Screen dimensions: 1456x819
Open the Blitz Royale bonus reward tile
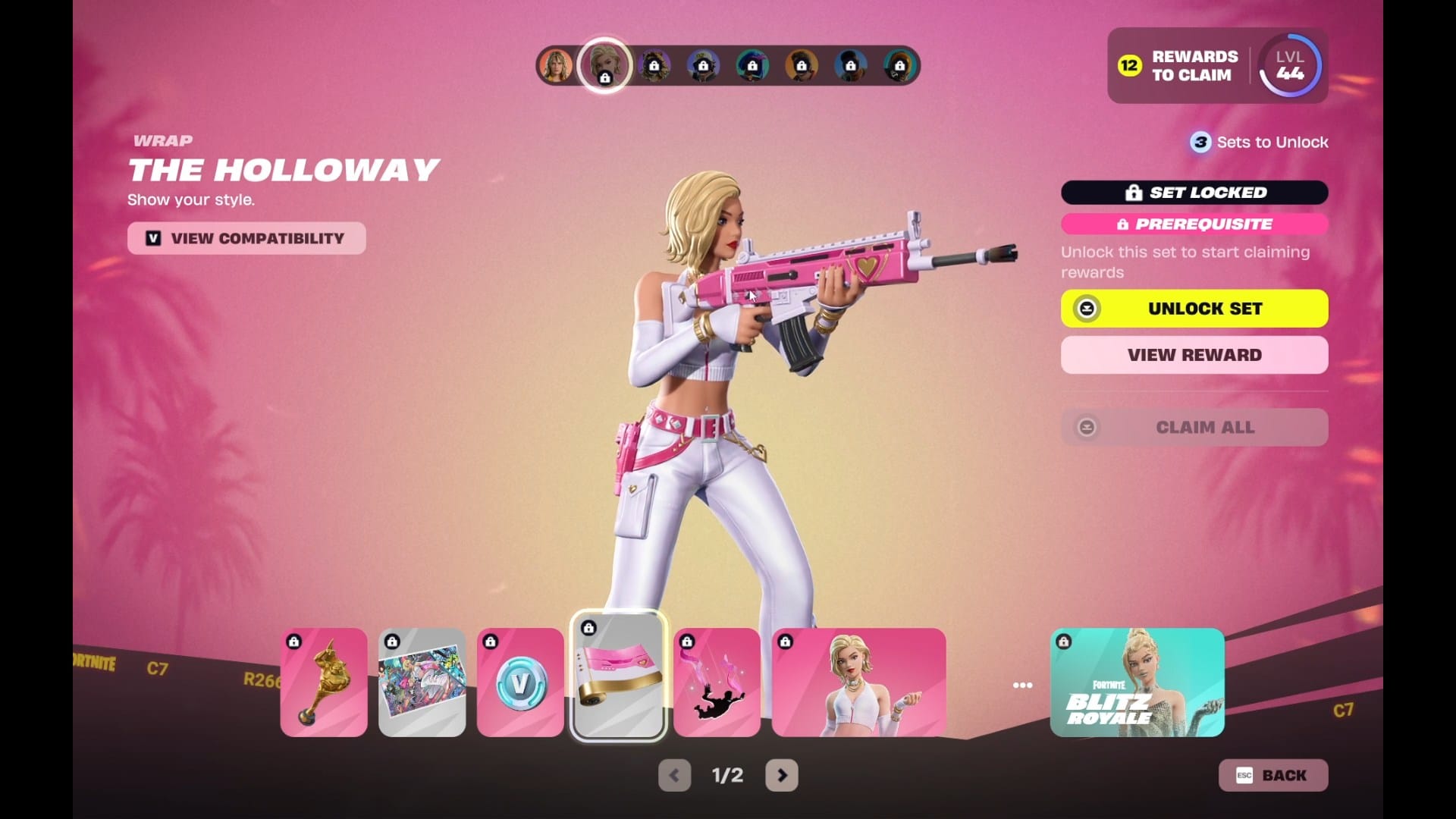1137,682
